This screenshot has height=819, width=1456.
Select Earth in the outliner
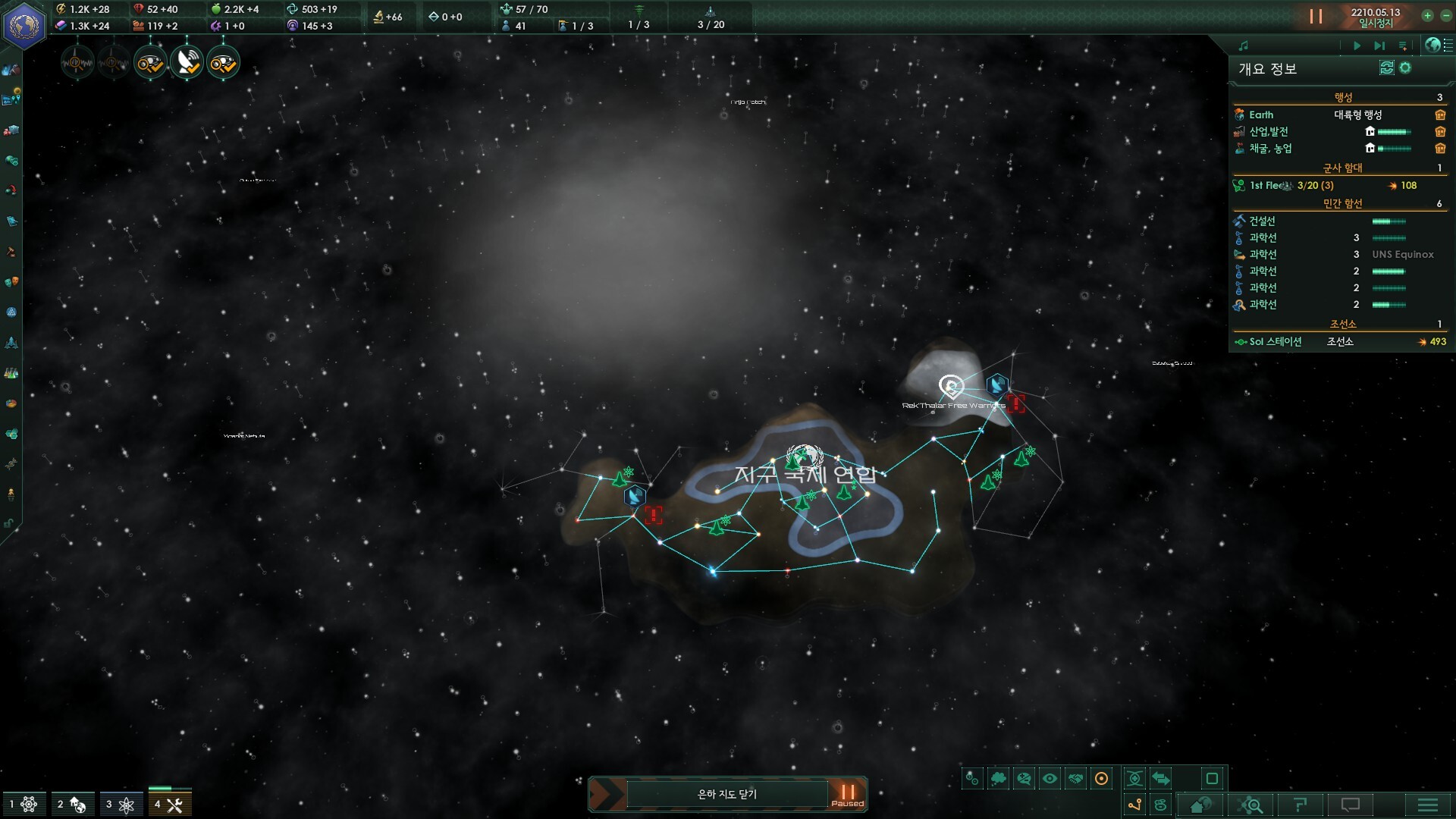pos(1261,115)
